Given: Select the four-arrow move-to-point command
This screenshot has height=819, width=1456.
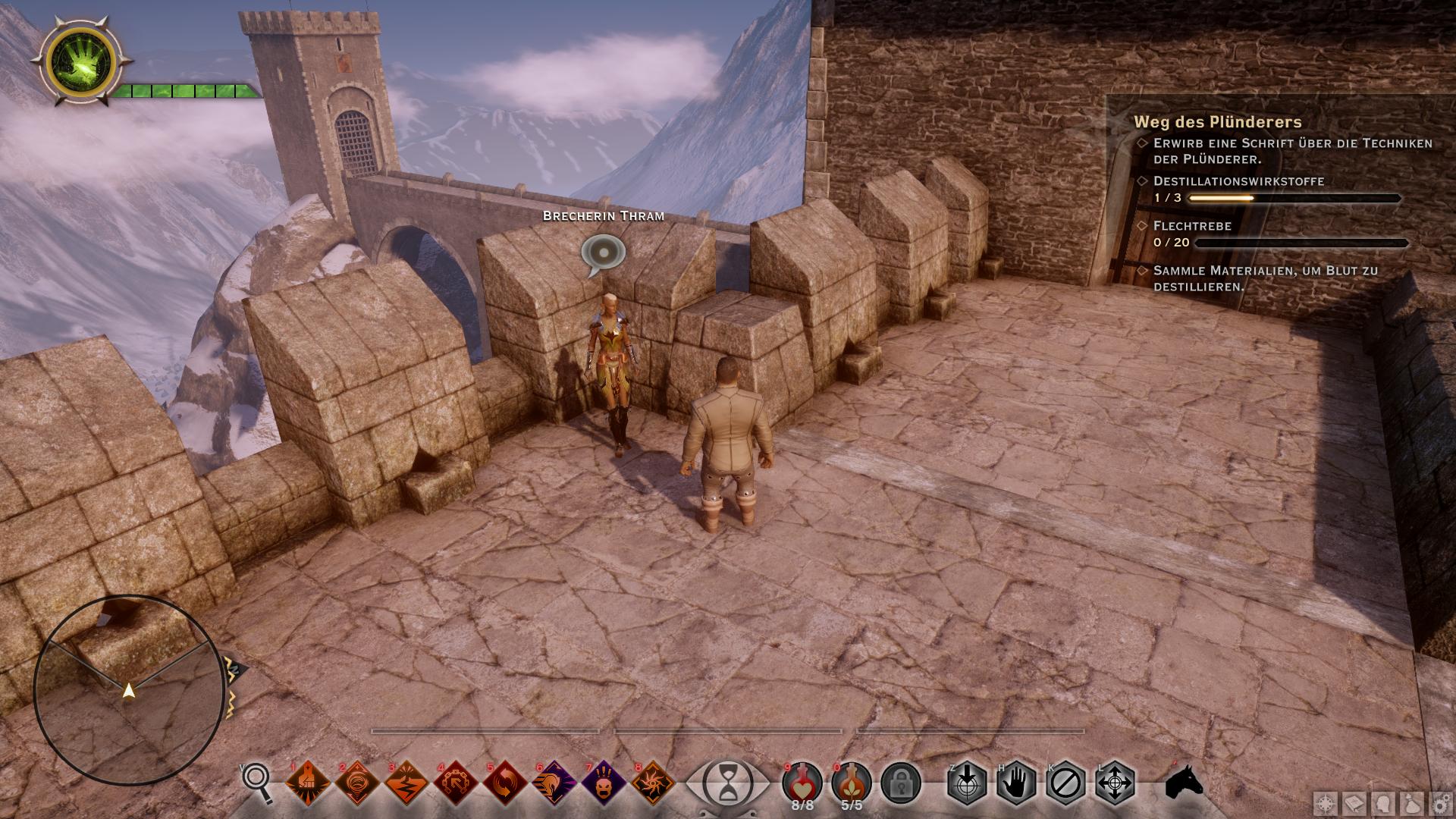Looking at the screenshot, I should pyautogui.click(x=1115, y=783).
